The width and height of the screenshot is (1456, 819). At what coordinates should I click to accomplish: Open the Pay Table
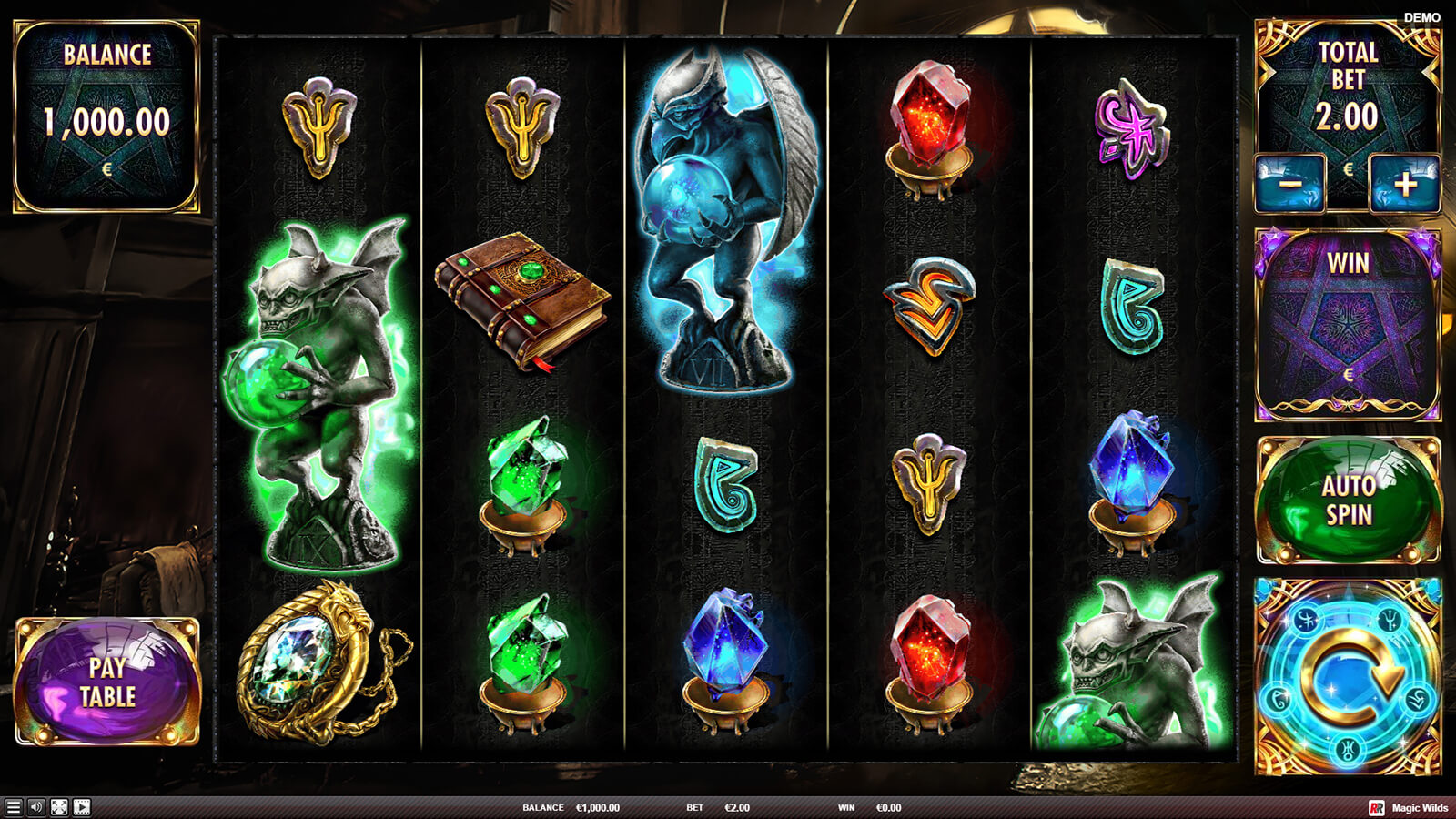coord(107,682)
